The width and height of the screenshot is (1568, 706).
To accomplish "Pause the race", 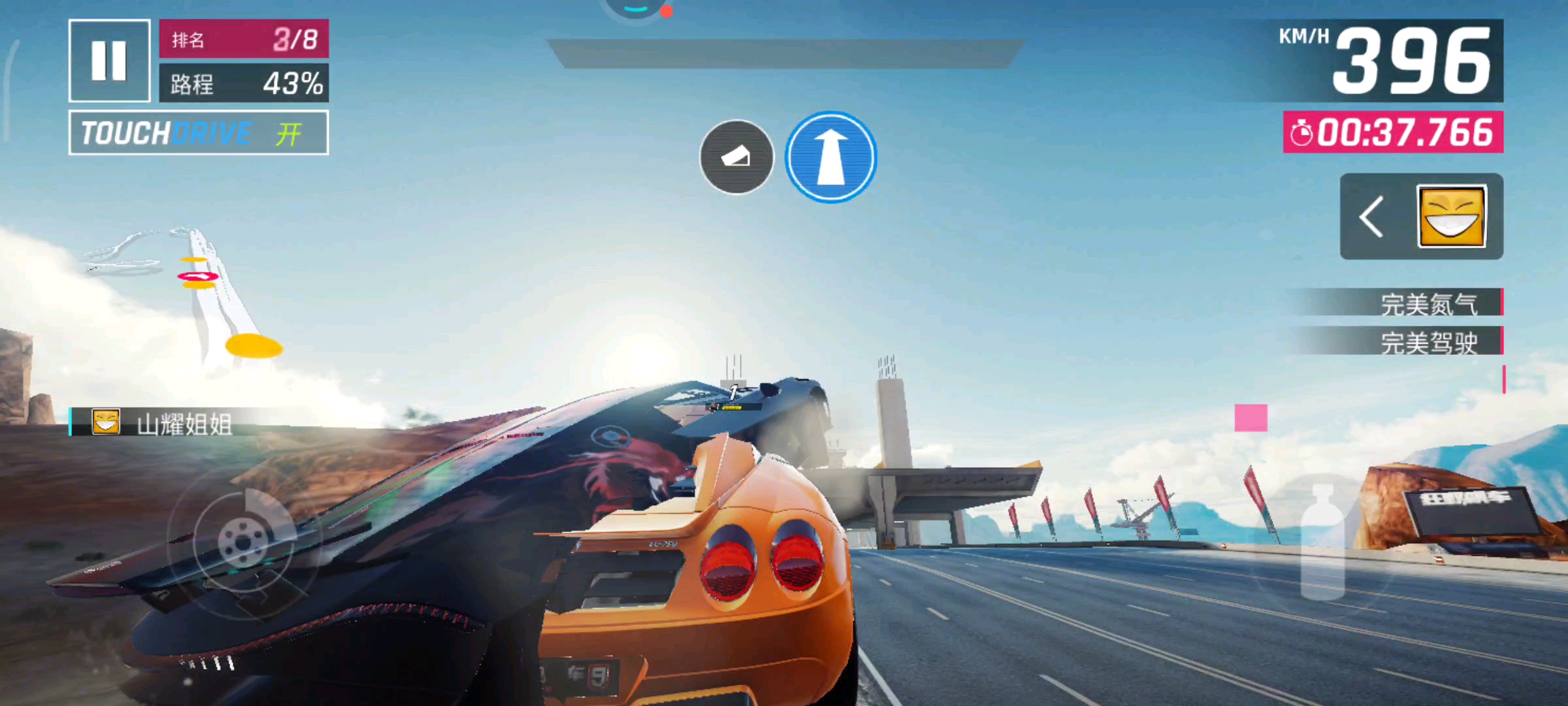I will pos(109,60).
